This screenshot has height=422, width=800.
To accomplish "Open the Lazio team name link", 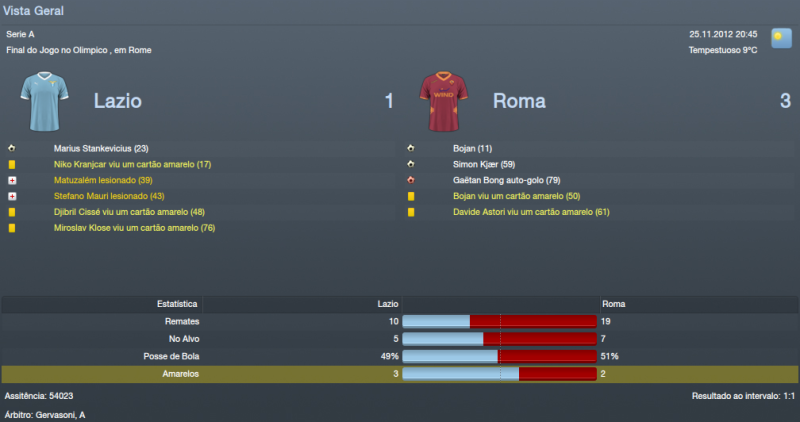I will pos(117,100).
